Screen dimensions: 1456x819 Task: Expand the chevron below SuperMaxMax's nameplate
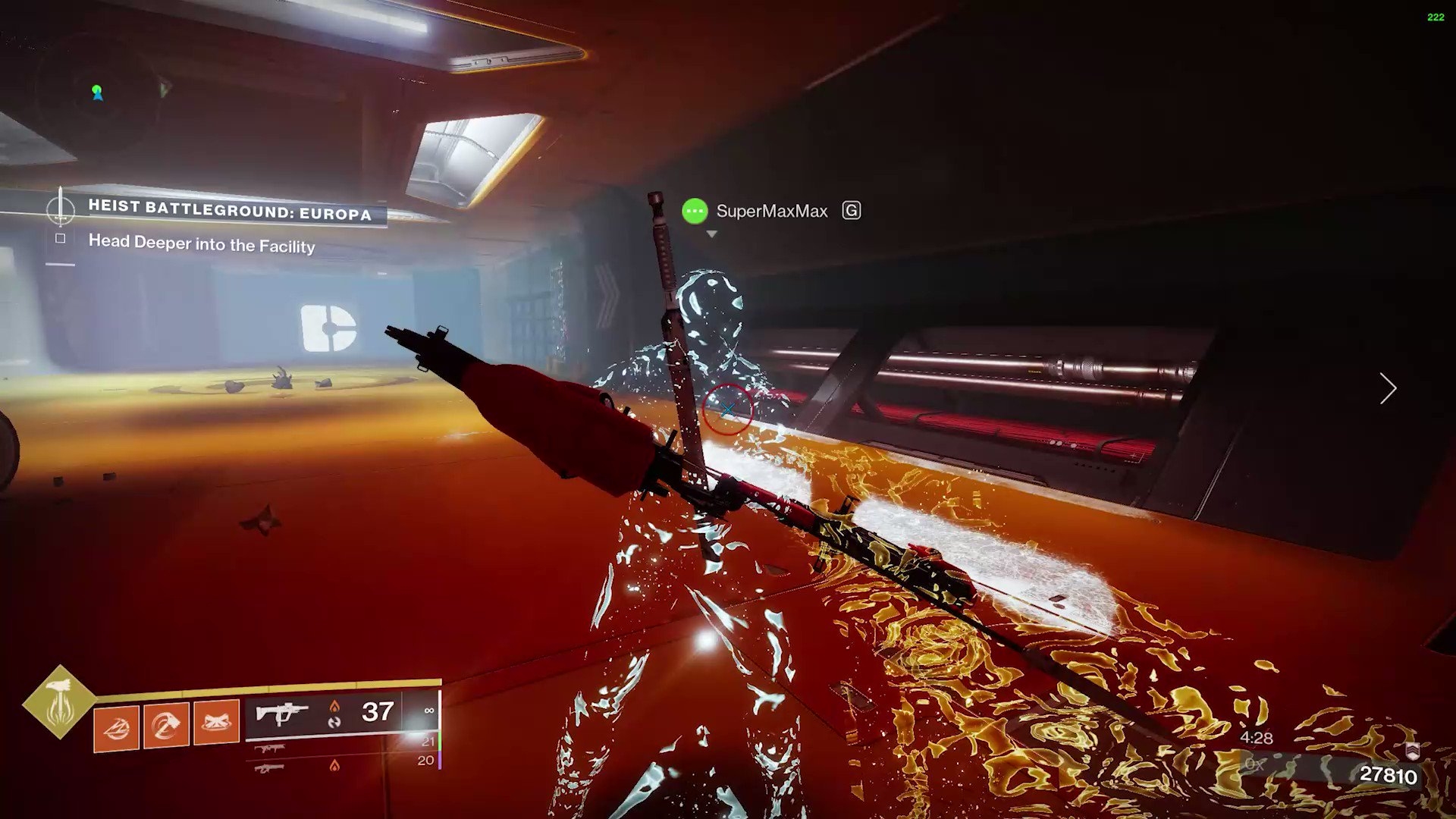coord(711,234)
